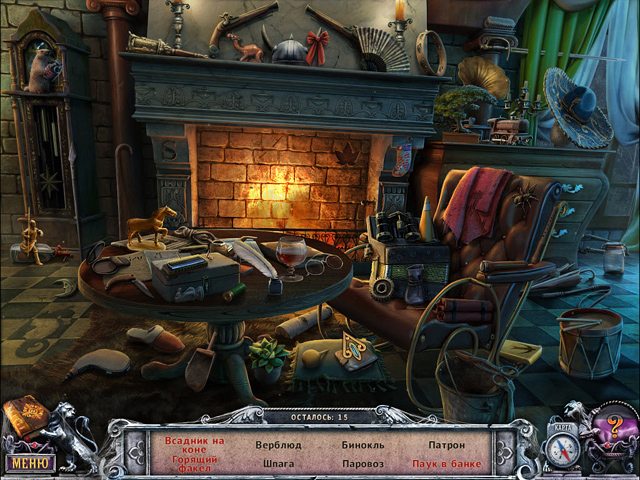Select the Паровоз list entry
The image size is (640, 480).
tap(363, 464)
